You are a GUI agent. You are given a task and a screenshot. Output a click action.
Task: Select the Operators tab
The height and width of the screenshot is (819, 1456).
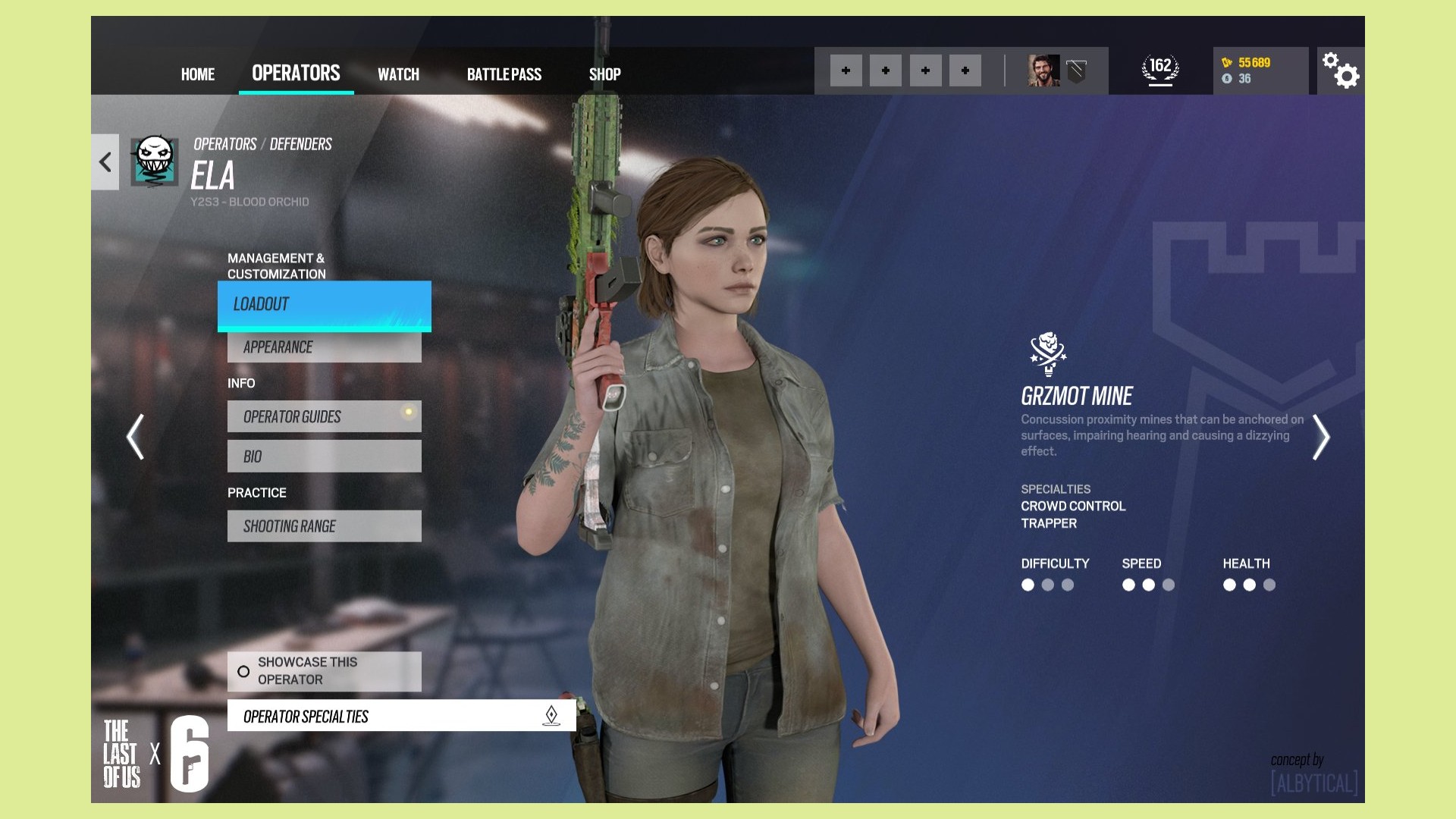click(x=296, y=73)
